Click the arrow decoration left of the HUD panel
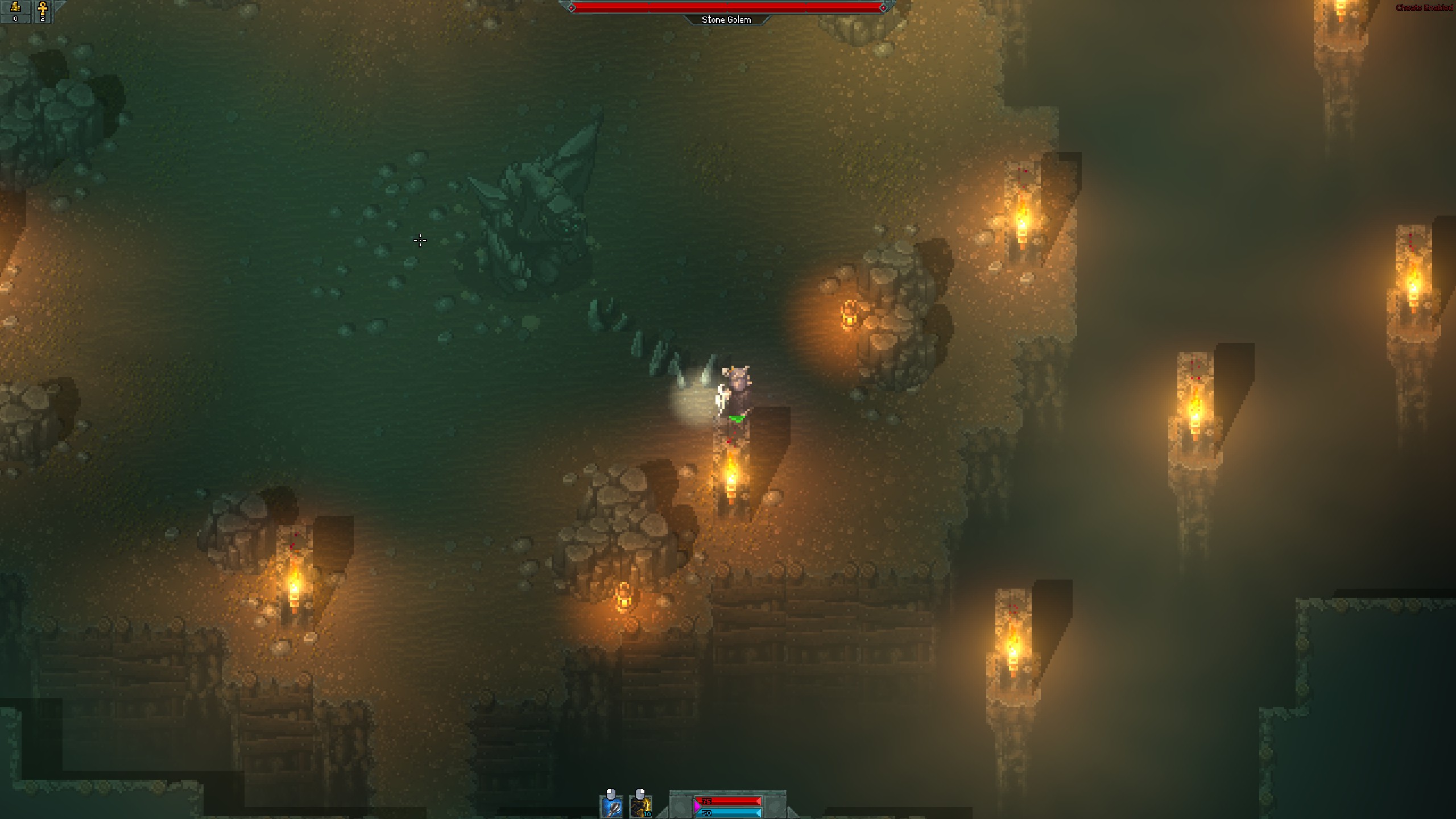1456x819 pixels. point(661,812)
